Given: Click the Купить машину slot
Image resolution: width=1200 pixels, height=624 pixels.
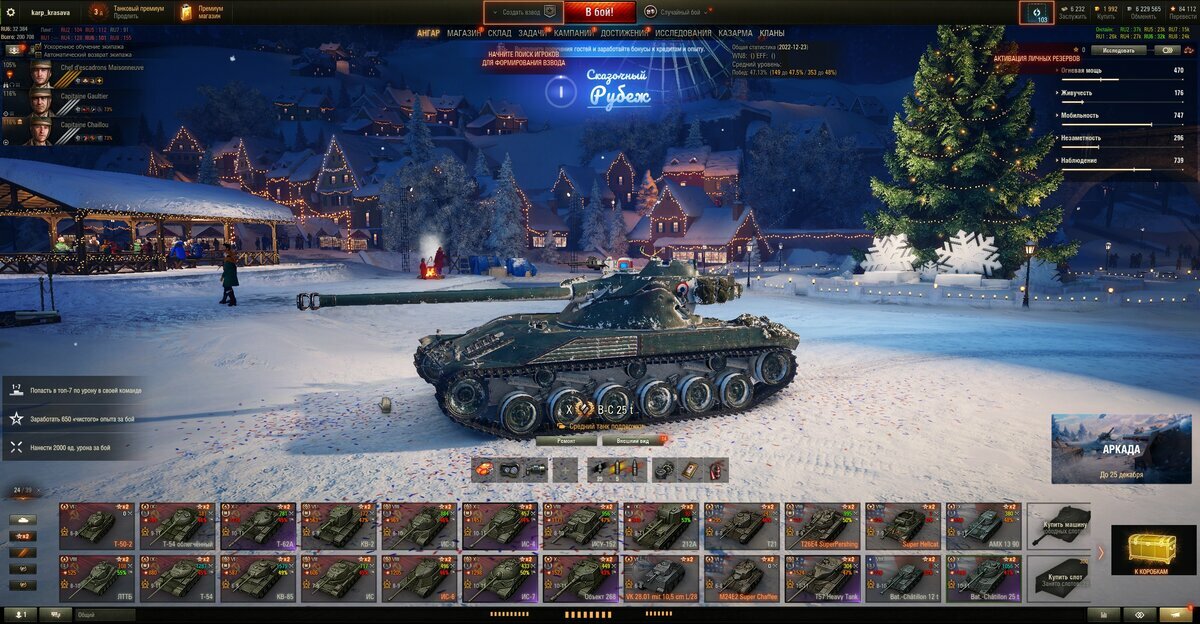Looking at the screenshot, I should (x=1058, y=525).
